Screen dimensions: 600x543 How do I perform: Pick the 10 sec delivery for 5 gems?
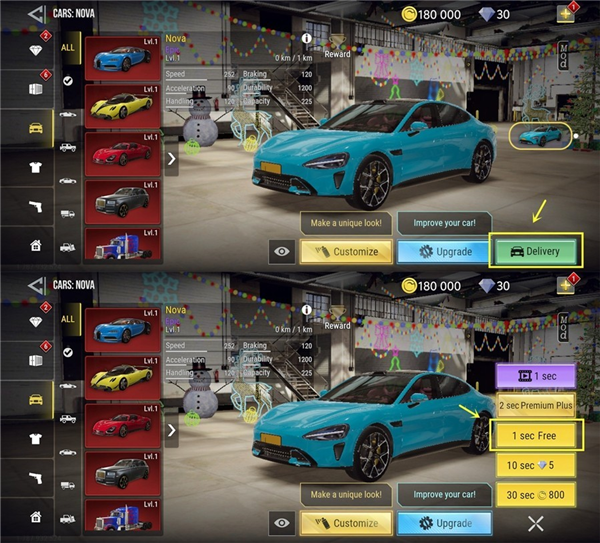(537, 465)
